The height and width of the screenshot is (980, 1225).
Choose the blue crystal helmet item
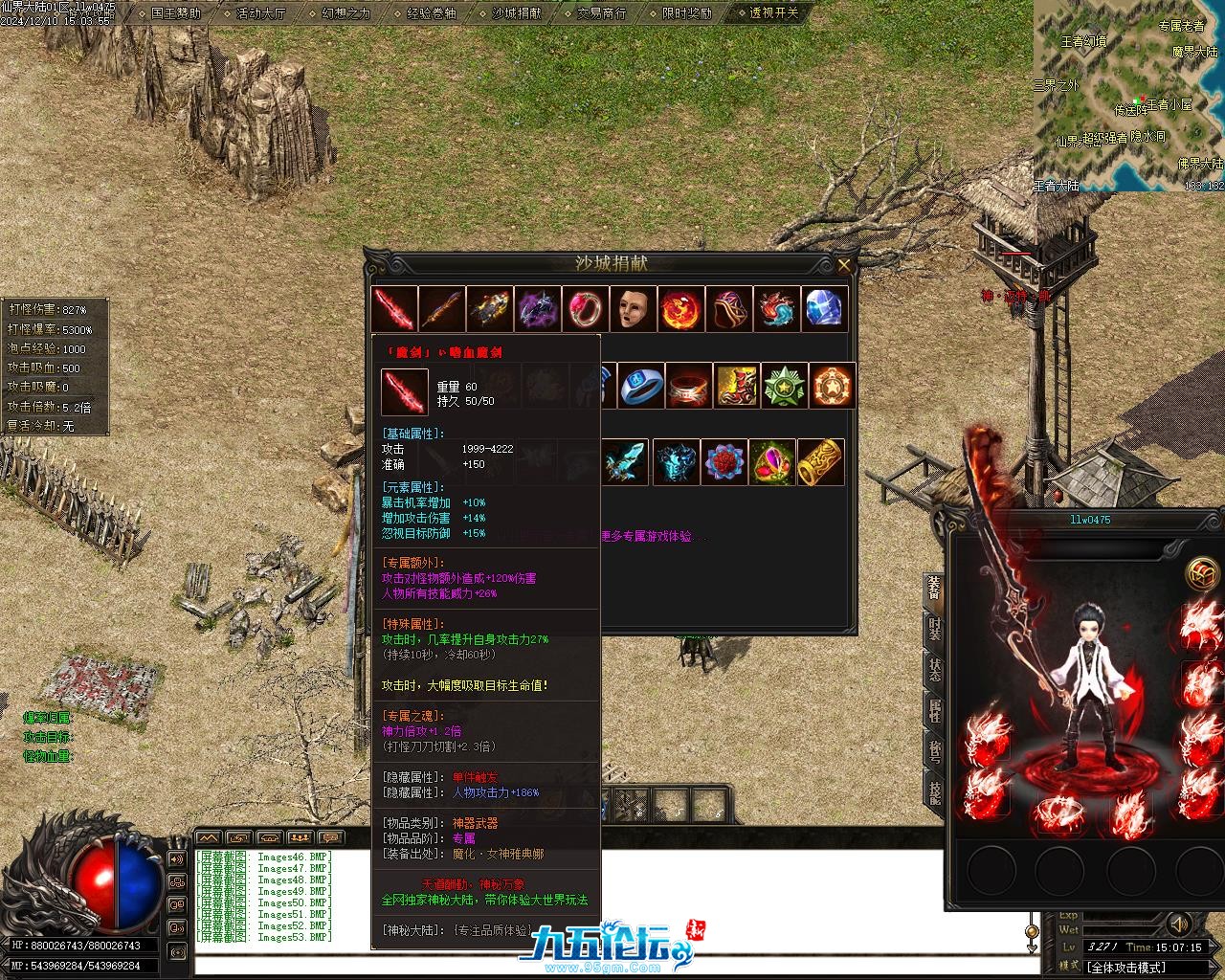coord(825,309)
